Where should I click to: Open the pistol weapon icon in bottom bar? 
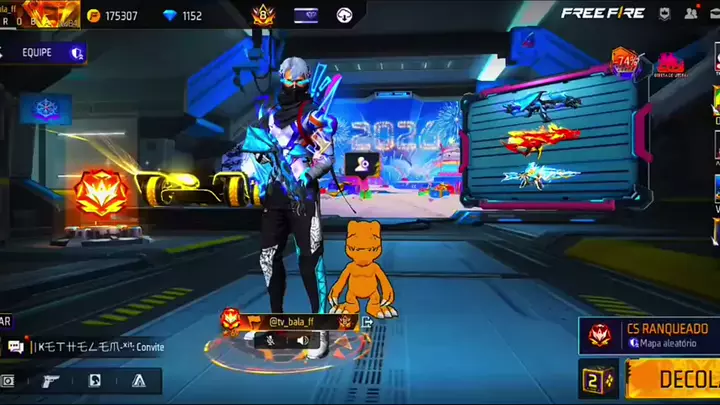point(51,380)
